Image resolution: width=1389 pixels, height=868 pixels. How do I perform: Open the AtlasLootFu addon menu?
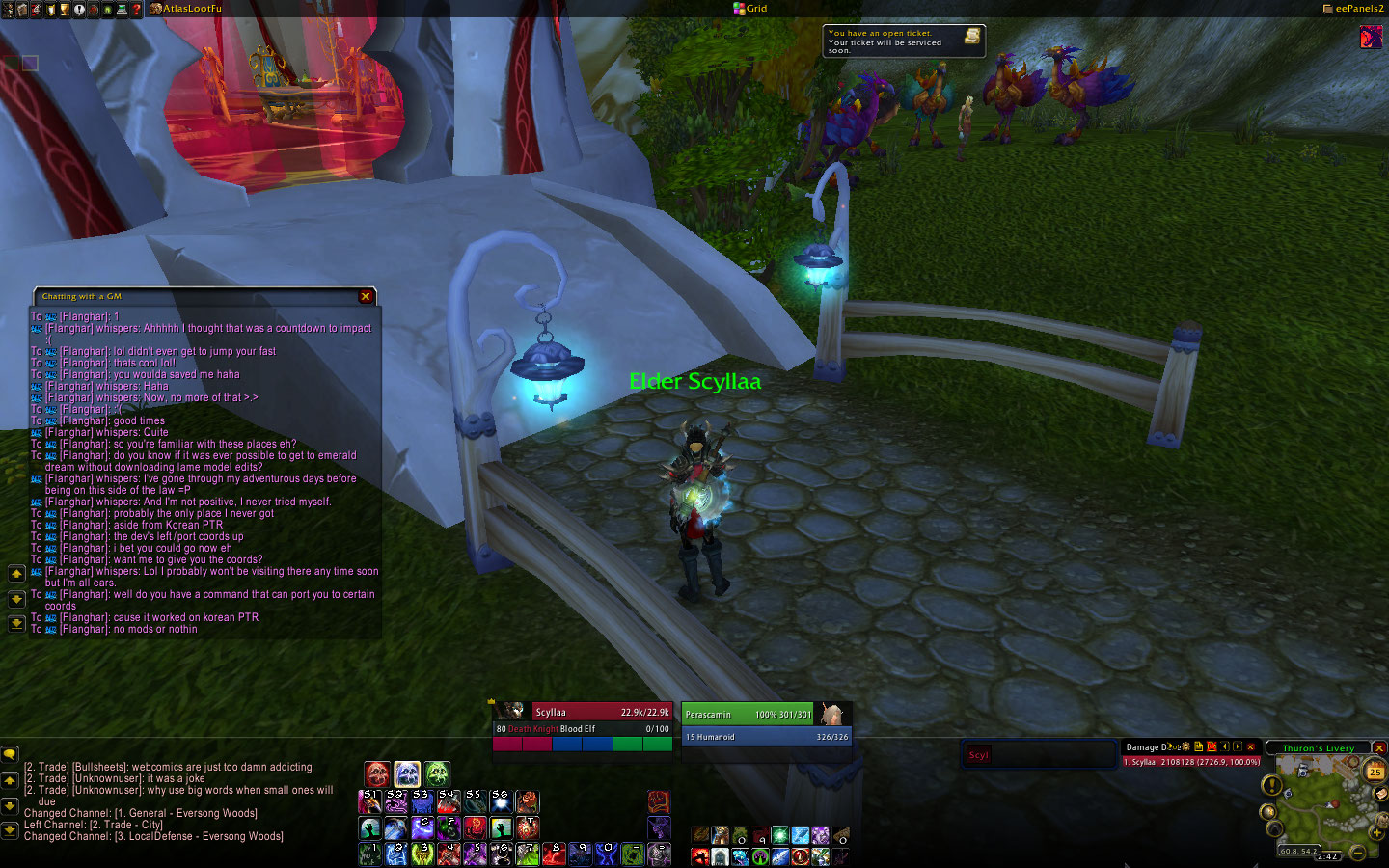tap(191, 9)
